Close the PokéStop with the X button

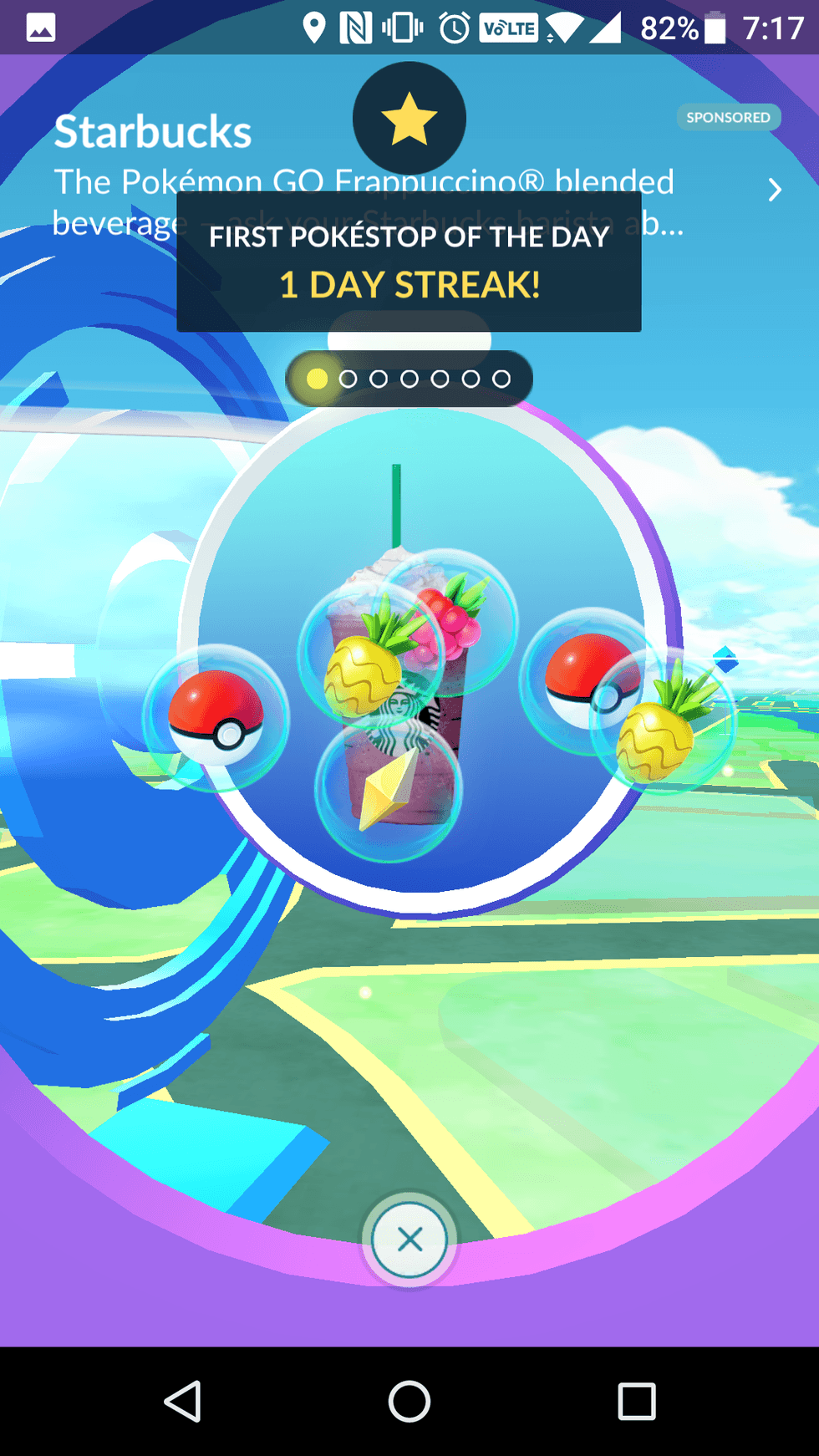coord(409,1239)
